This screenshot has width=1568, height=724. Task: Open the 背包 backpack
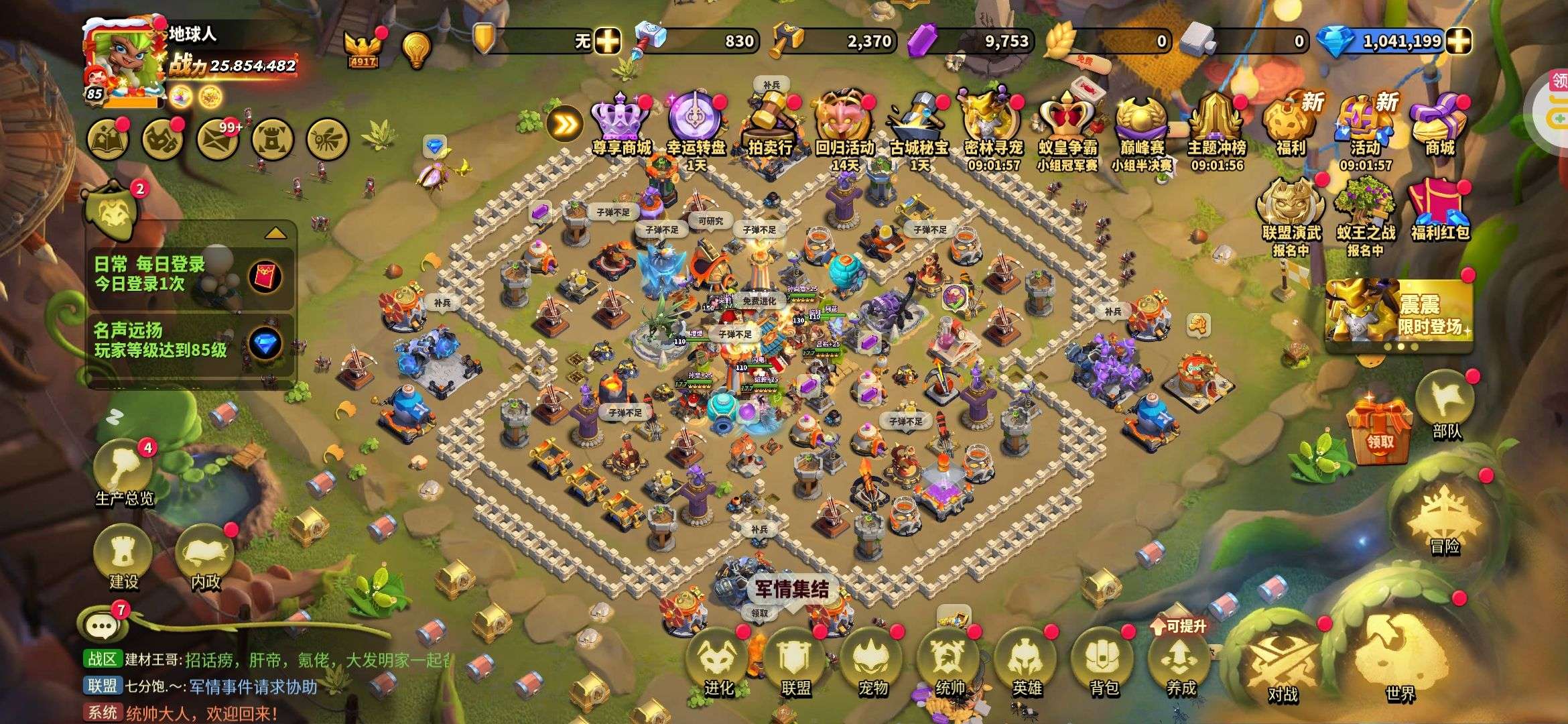(x=1104, y=660)
